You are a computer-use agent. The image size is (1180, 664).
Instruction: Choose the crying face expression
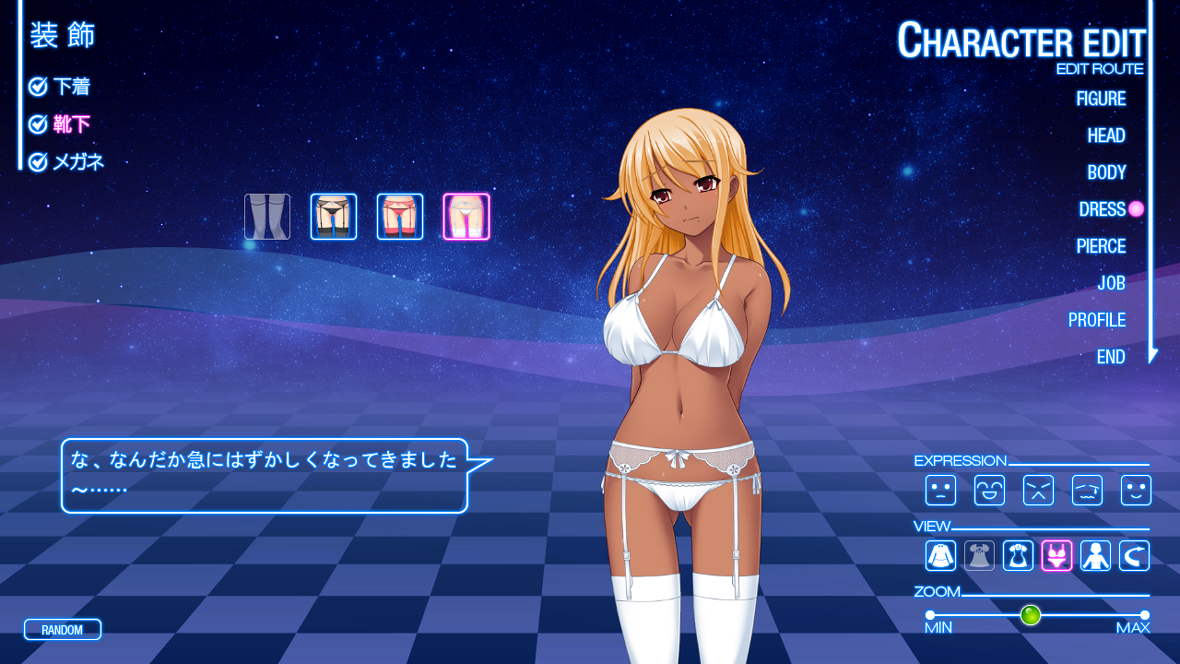click(x=1087, y=490)
